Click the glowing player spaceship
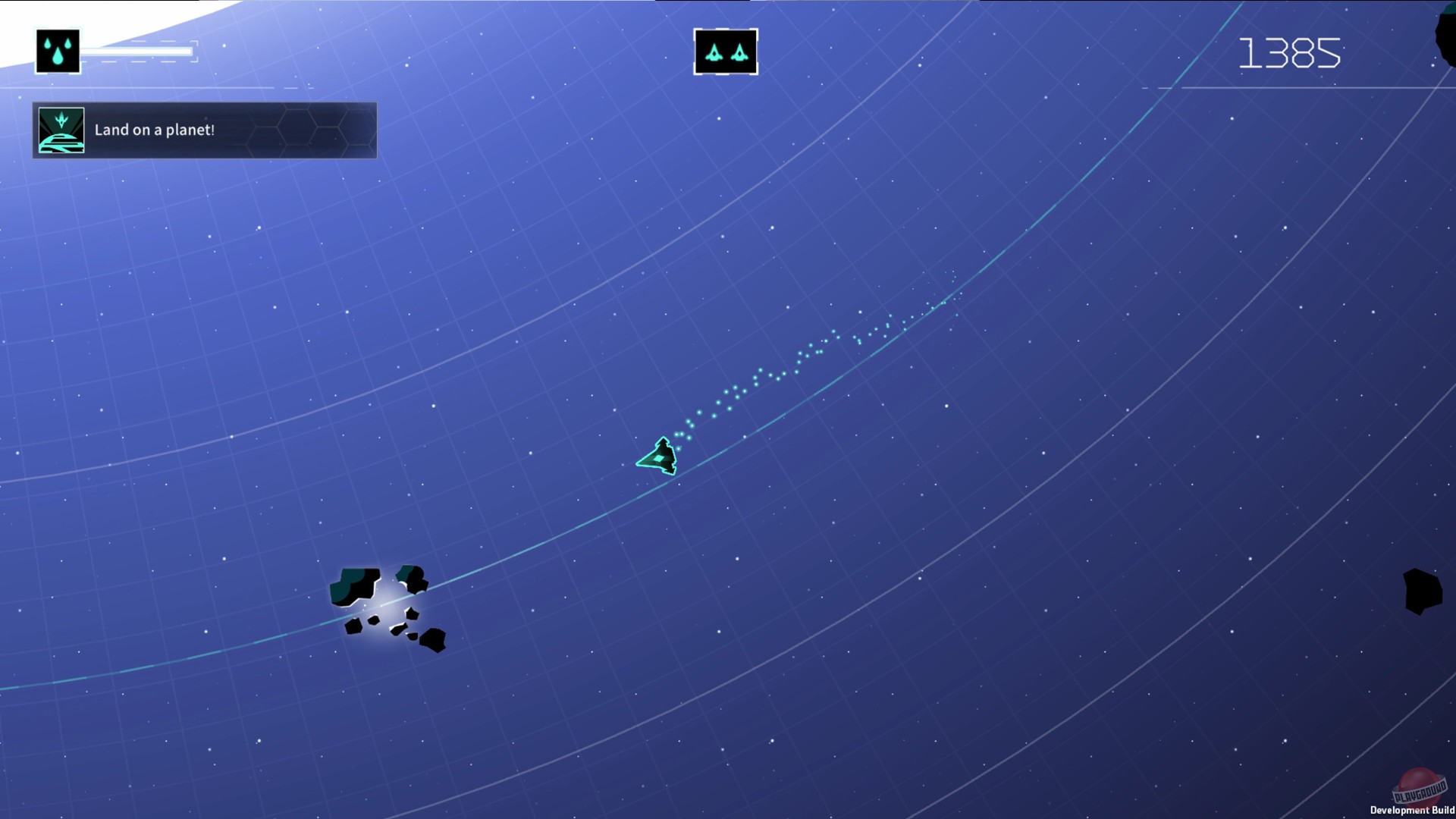Viewport: 1456px width, 819px height. click(x=659, y=456)
